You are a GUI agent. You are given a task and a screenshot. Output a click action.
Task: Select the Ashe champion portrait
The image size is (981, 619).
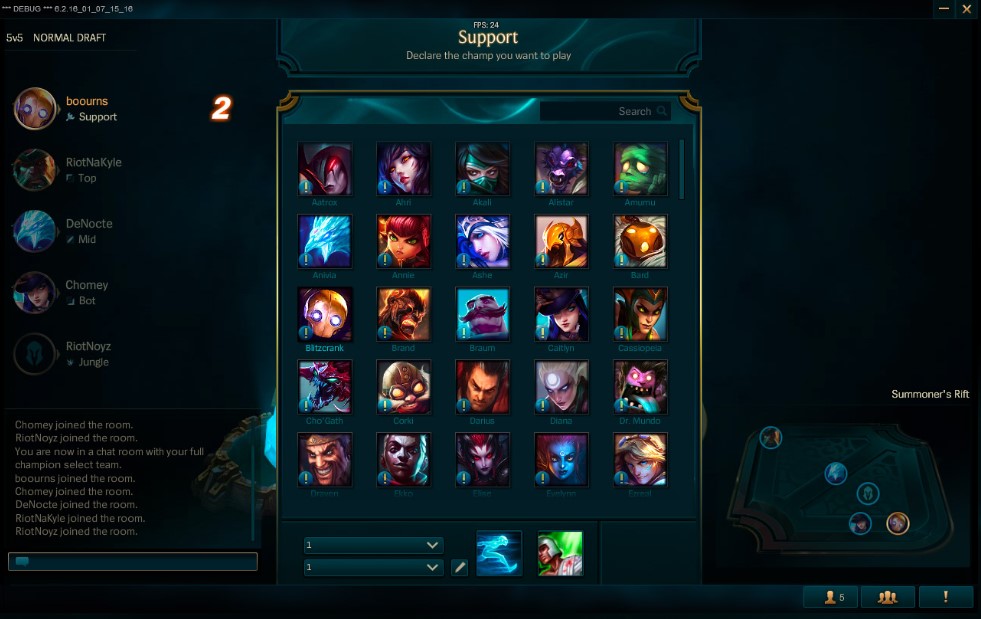pos(483,241)
